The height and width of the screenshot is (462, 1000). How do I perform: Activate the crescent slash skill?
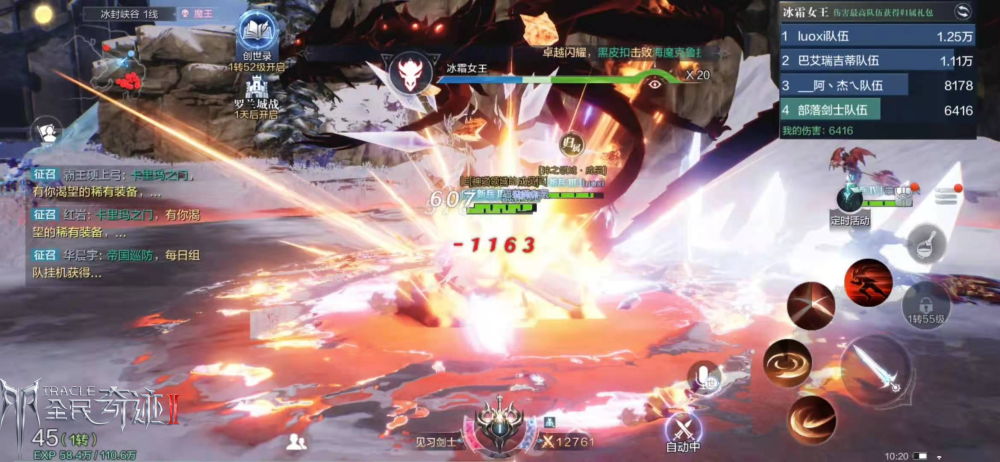(x=811, y=420)
